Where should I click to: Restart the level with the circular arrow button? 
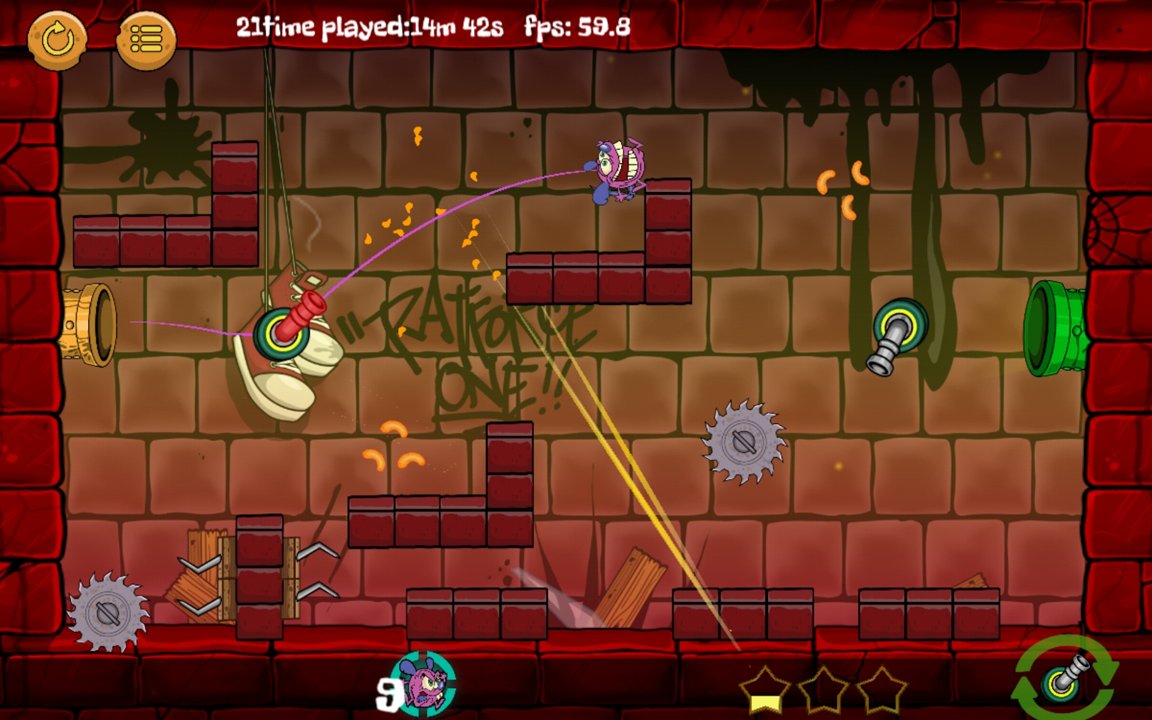tap(57, 40)
